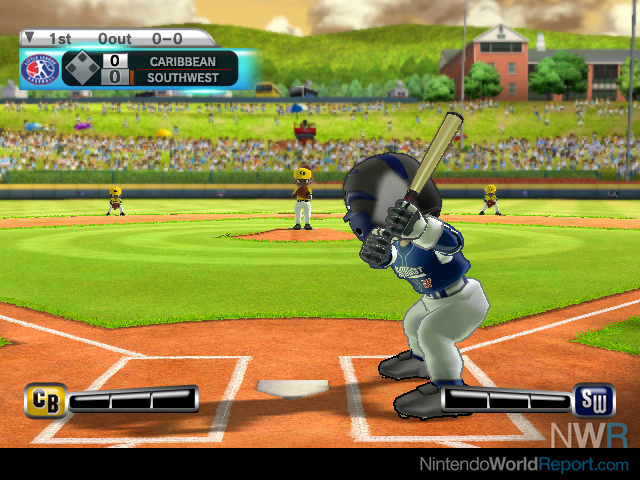Screen dimensions: 640x480
Task: Choose the CARIBBEAN team name row
Action: pos(182,61)
